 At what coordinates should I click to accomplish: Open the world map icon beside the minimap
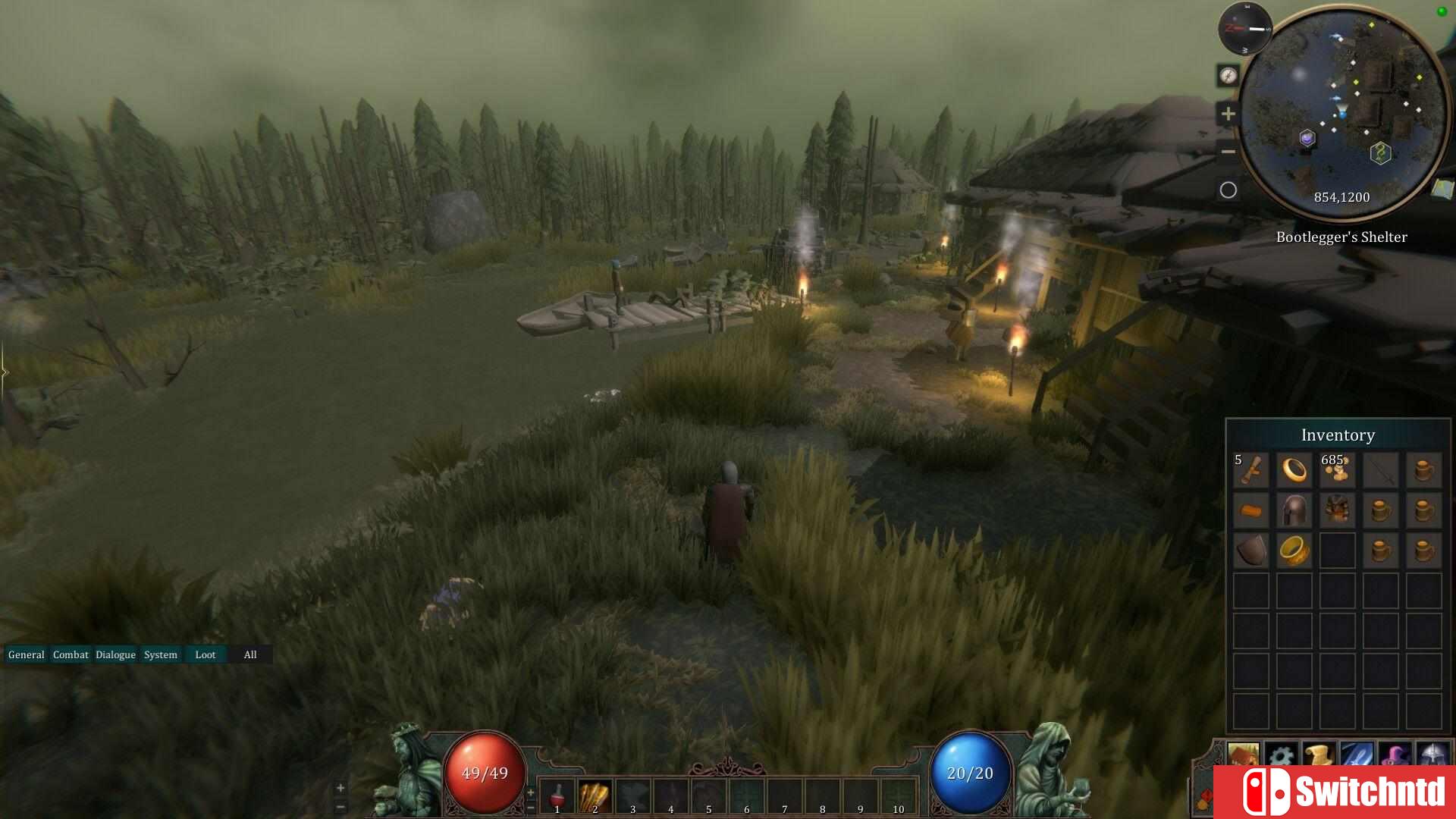tap(1443, 187)
